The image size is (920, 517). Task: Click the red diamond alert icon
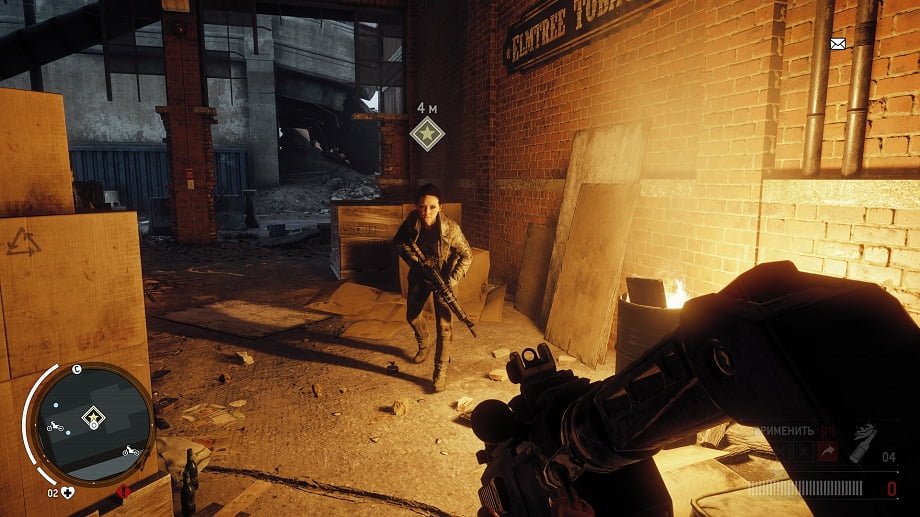coord(124,491)
